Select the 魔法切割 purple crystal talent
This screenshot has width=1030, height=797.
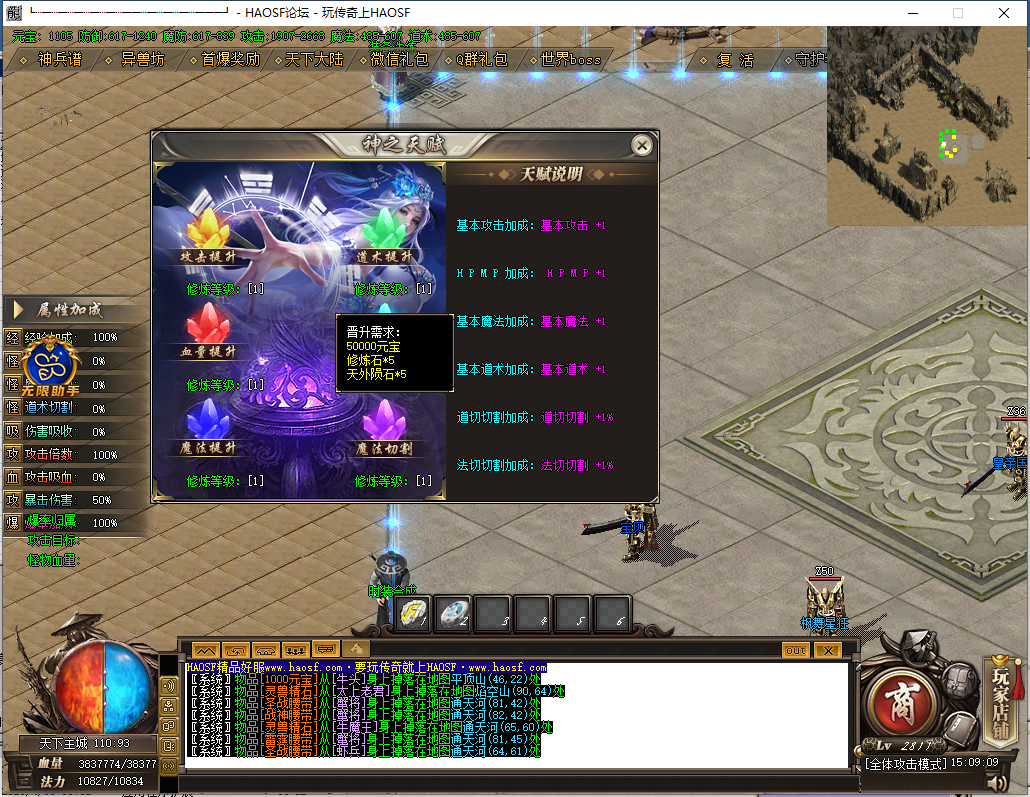pos(384,425)
